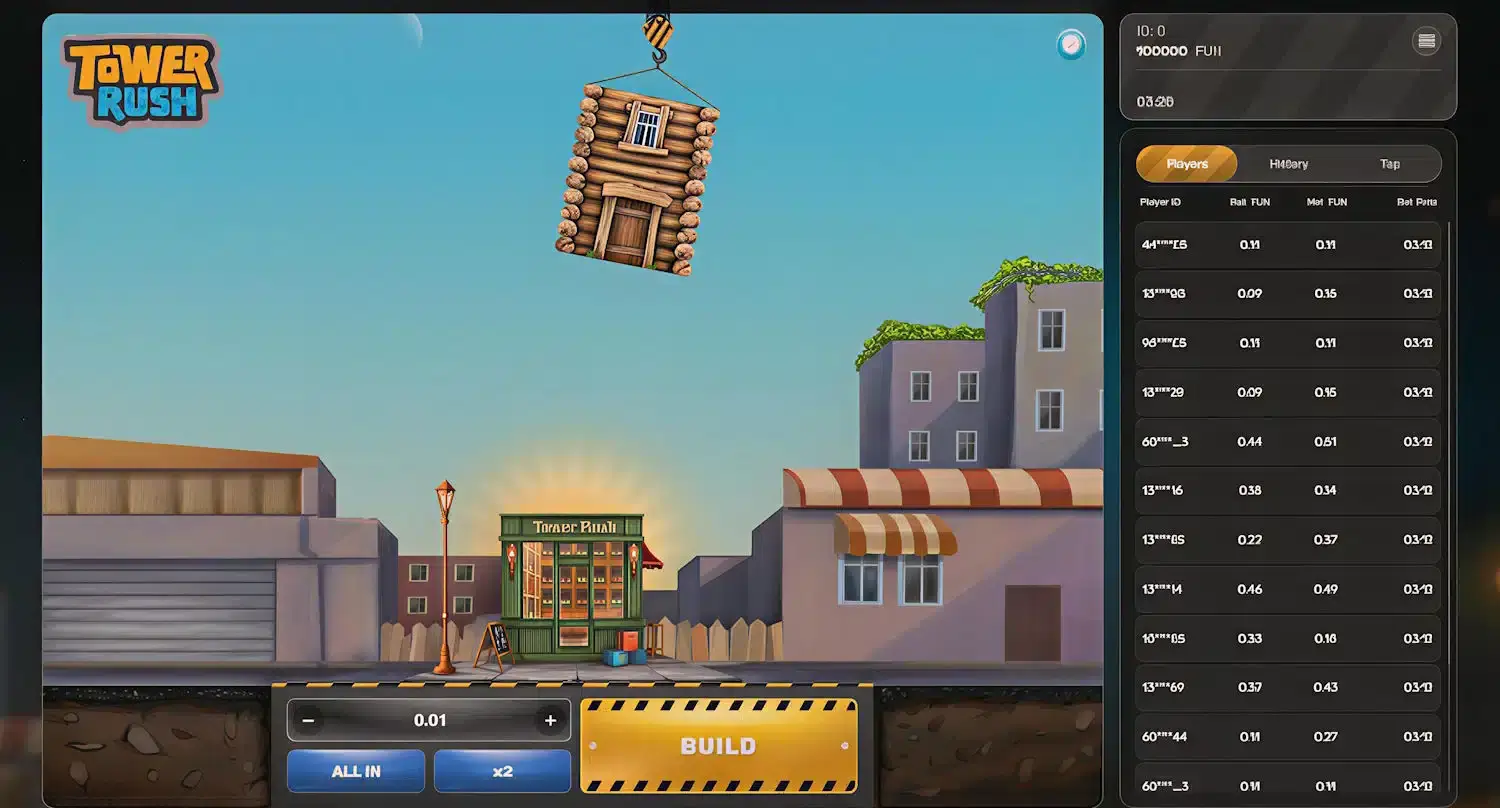
Task: Click the Bet FUN column header
Action: 1248,201
